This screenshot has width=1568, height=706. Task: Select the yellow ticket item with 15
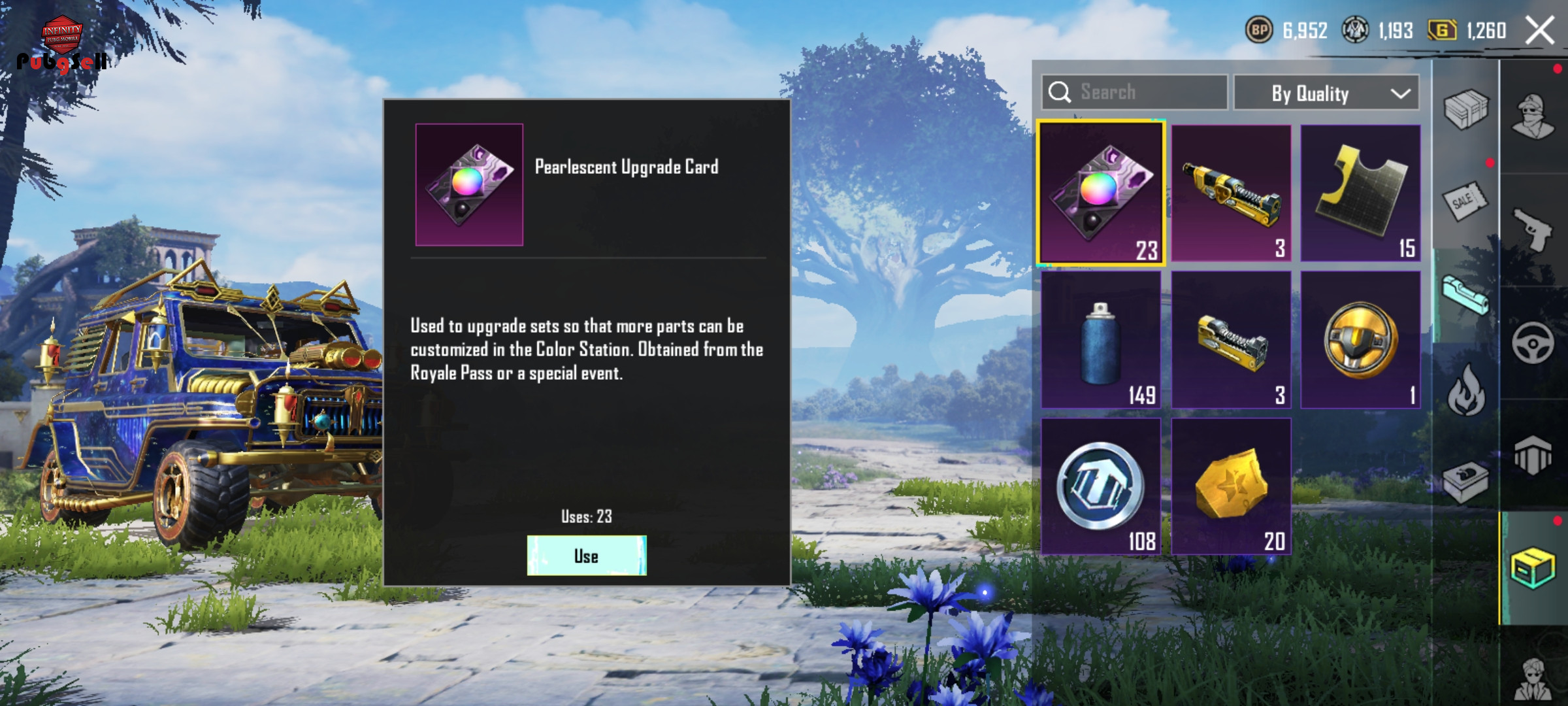1360,193
